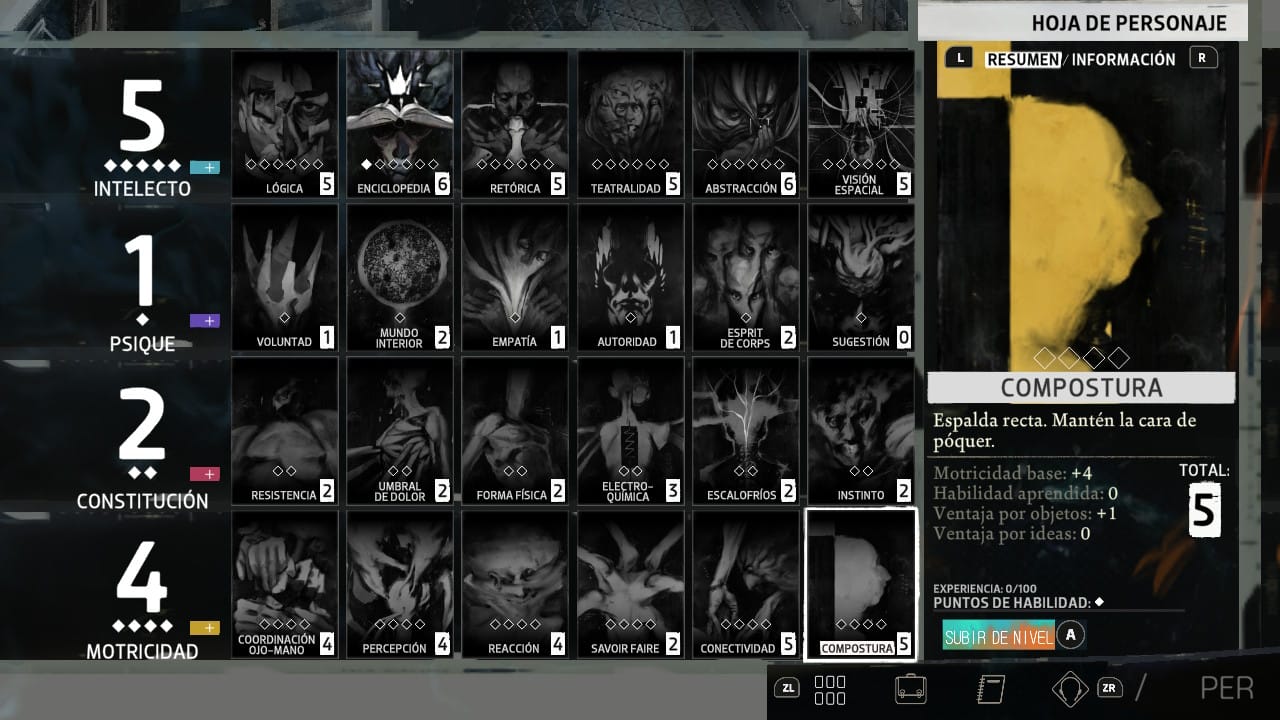Open the Retórica skill card
1280x720 pixels.
click(x=515, y=124)
